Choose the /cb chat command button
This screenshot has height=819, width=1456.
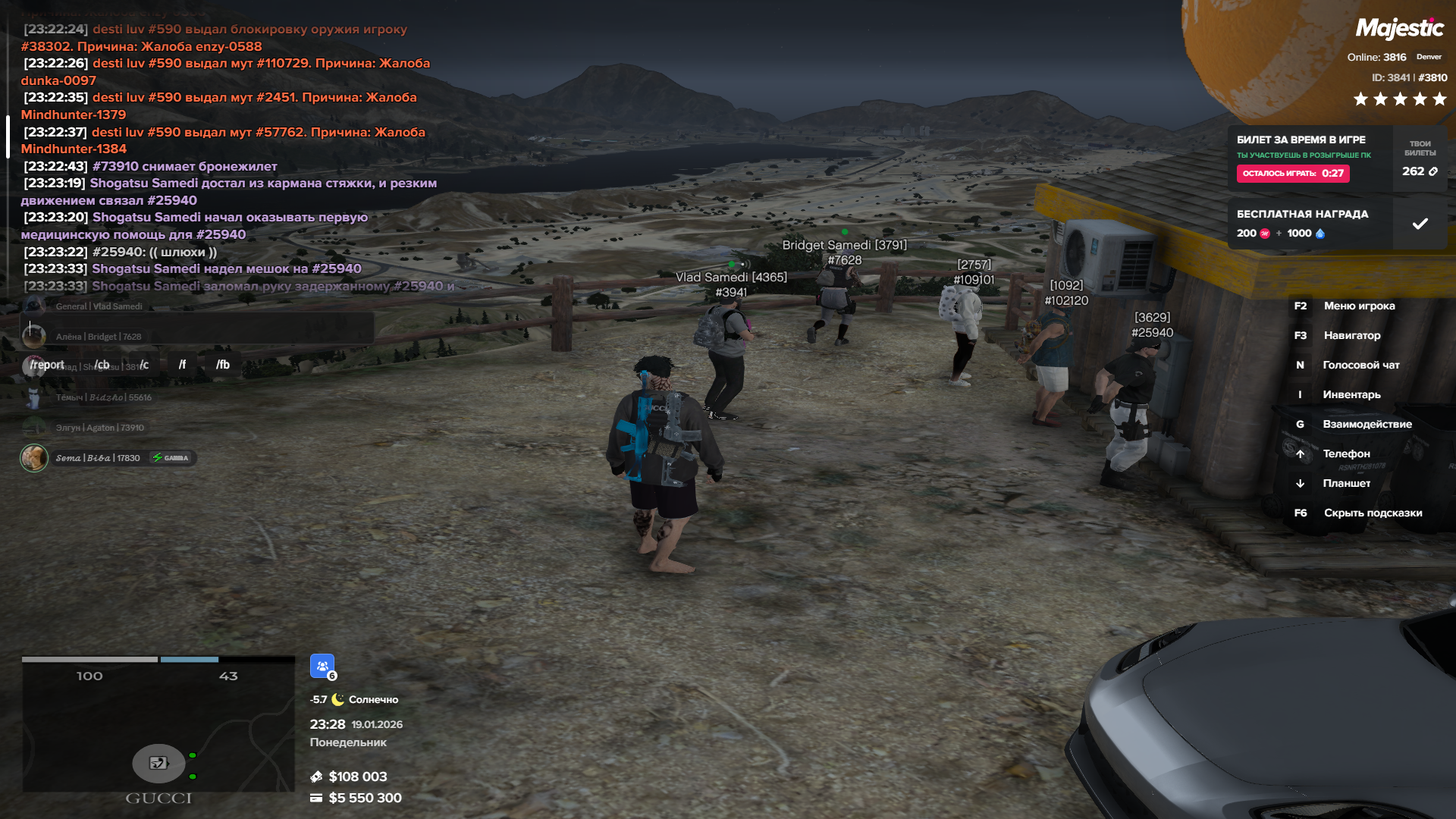102,365
